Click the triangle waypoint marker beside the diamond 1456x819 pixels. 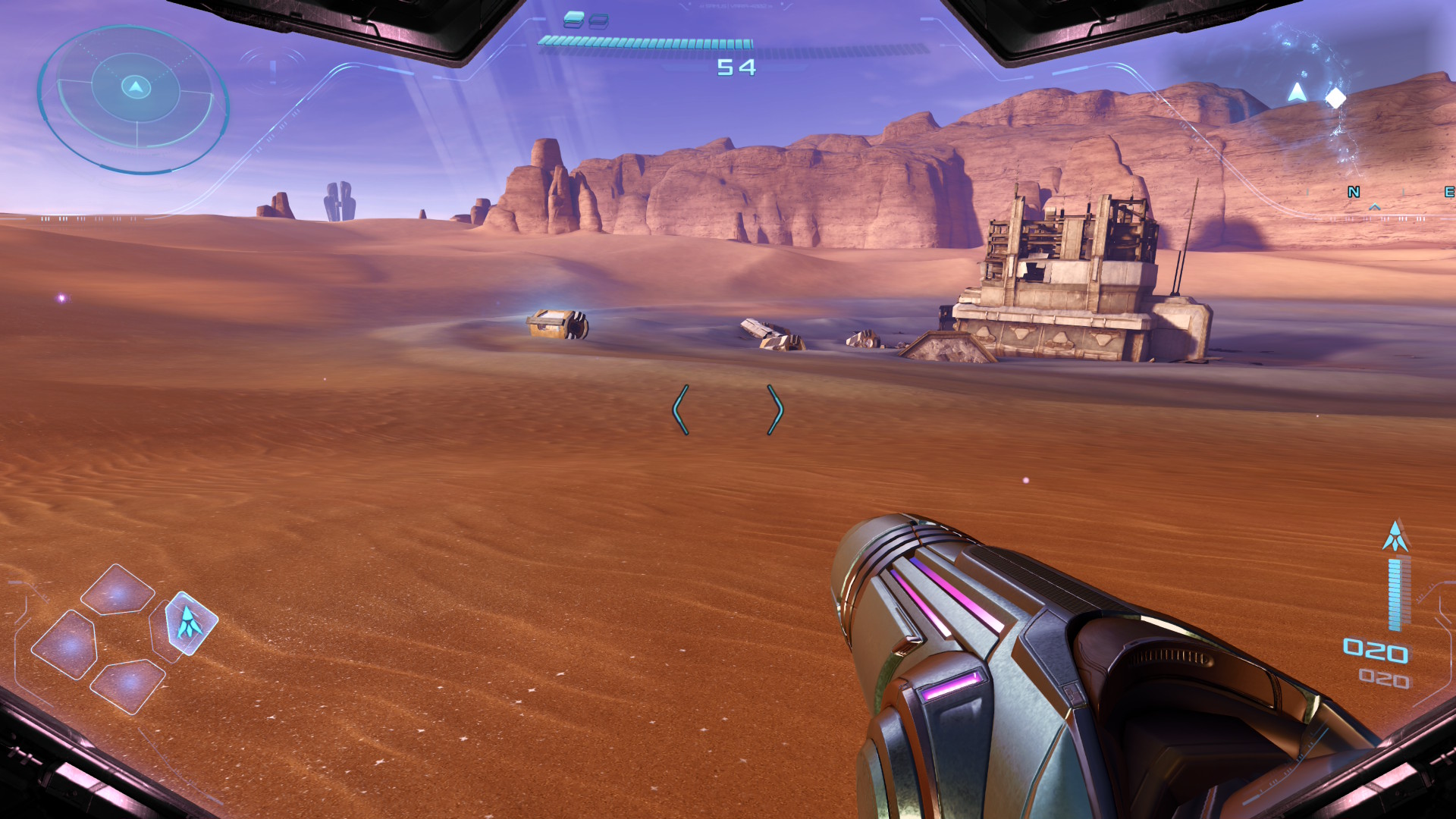coord(1298,93)
